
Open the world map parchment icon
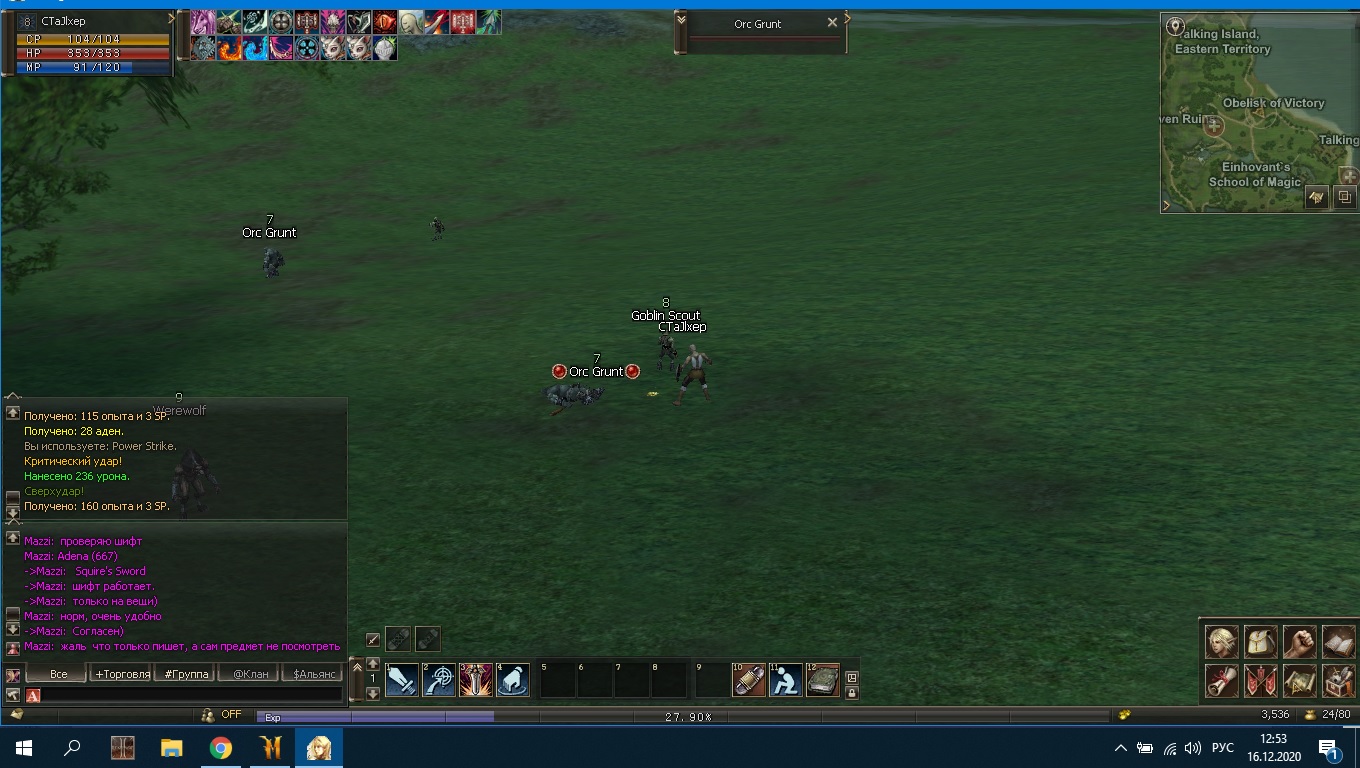click(x=1299, y=681)
